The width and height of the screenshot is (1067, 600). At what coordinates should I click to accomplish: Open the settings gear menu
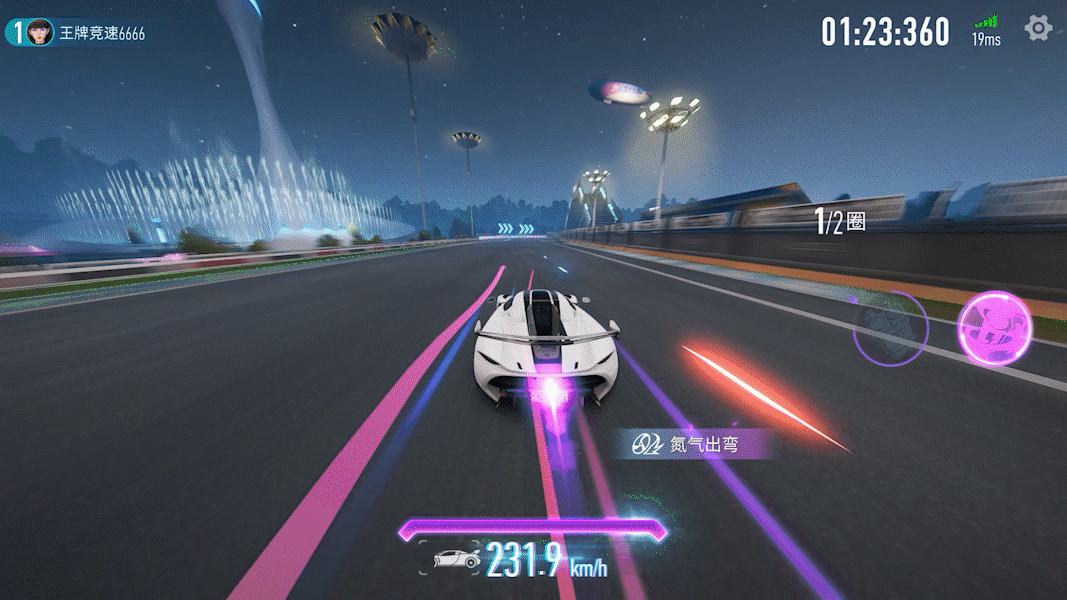1039,28
